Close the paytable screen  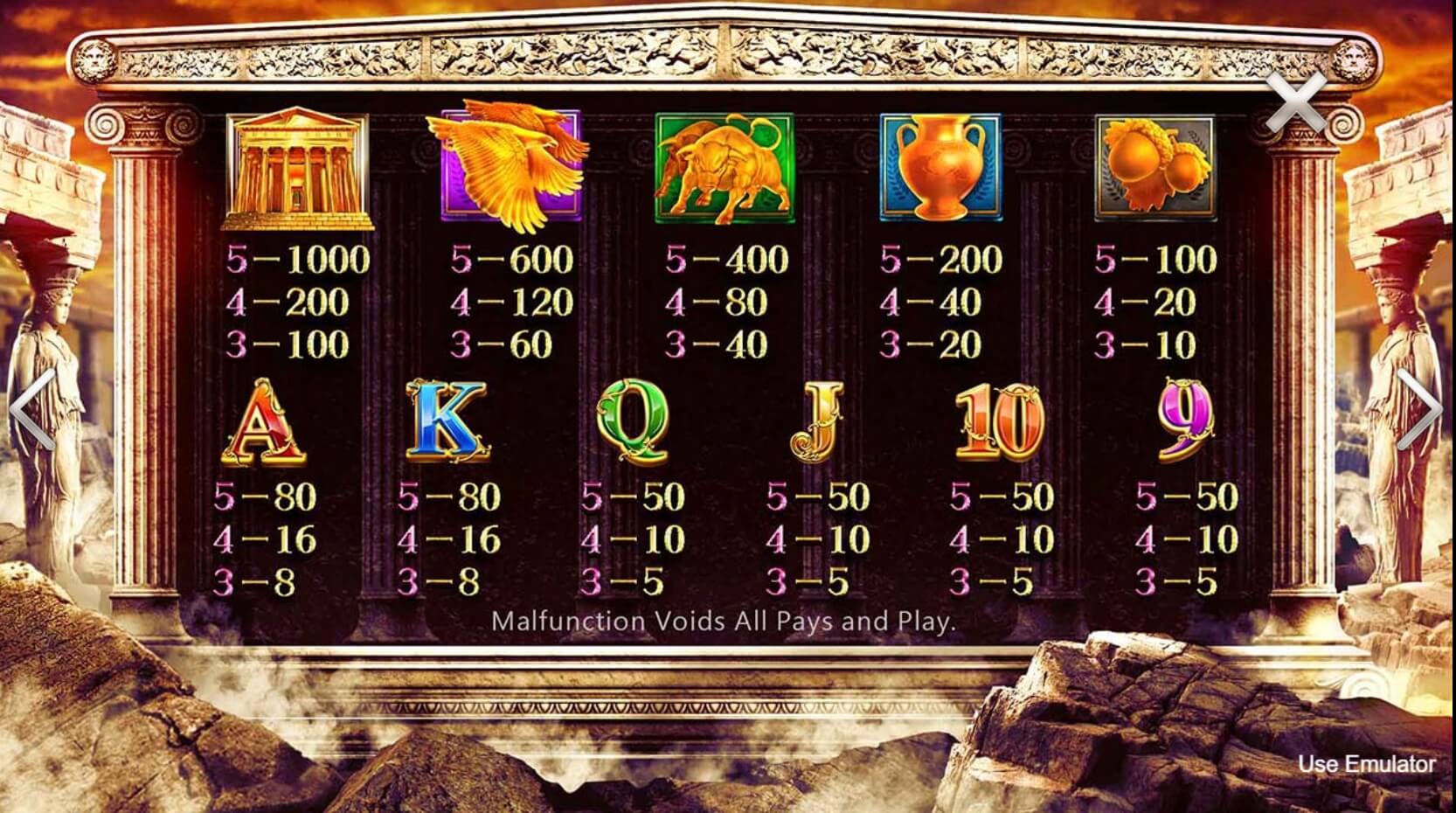1295,102
